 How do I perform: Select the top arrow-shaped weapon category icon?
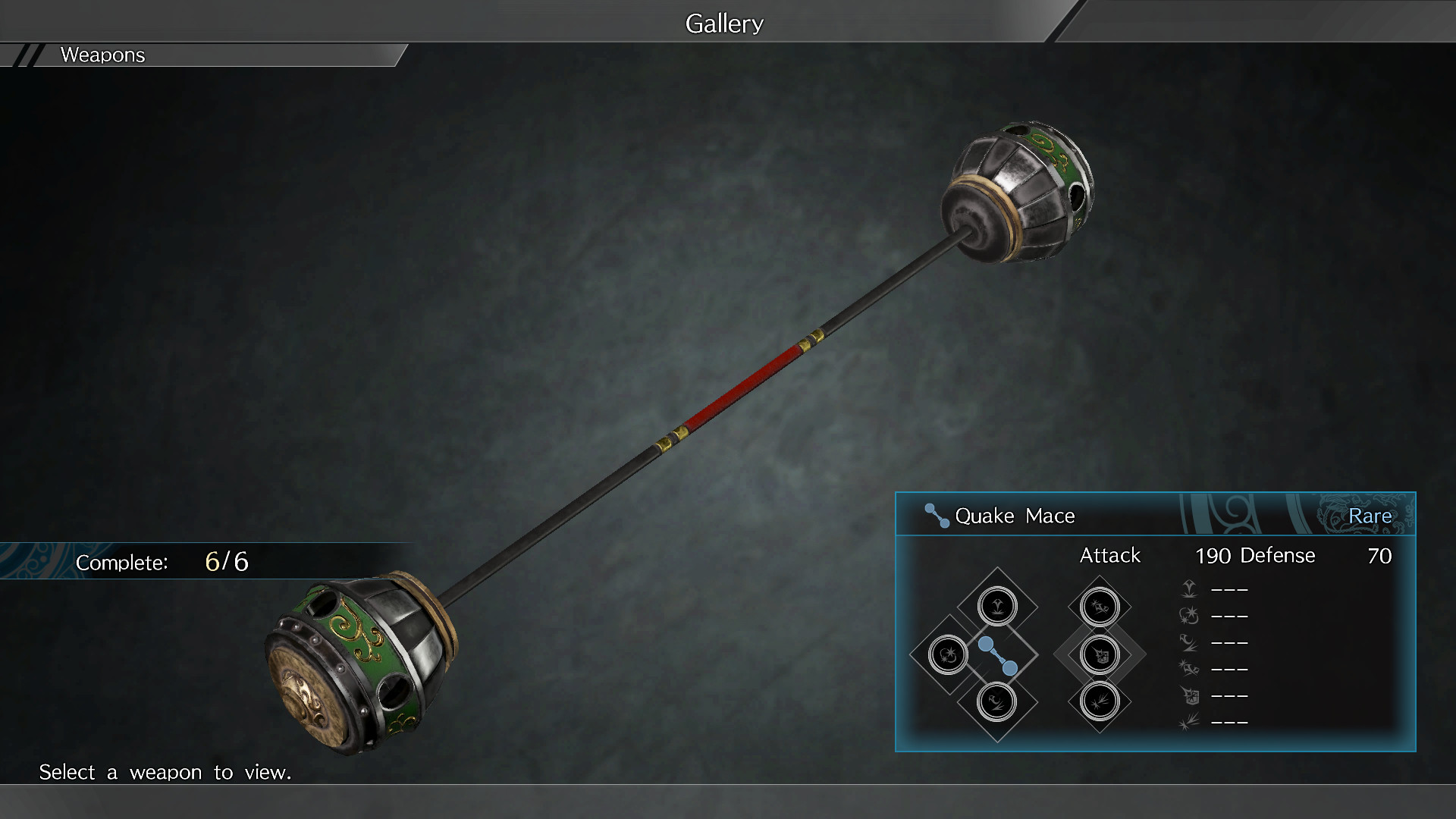(x=999, y=607)
